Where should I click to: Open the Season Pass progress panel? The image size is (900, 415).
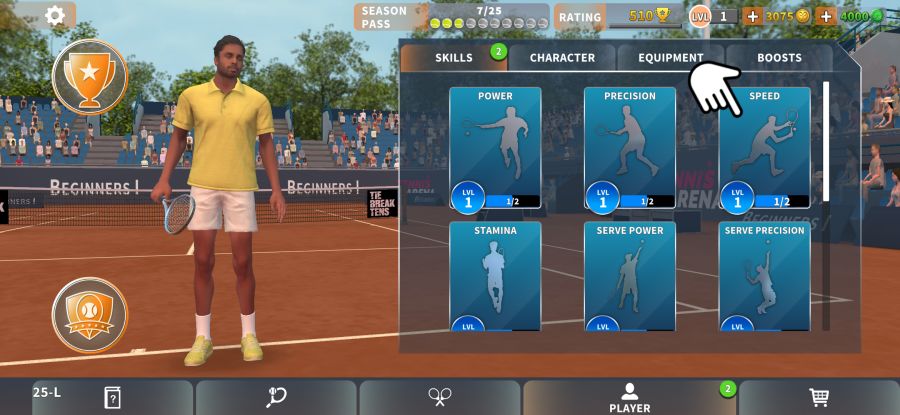pos(452,16)
